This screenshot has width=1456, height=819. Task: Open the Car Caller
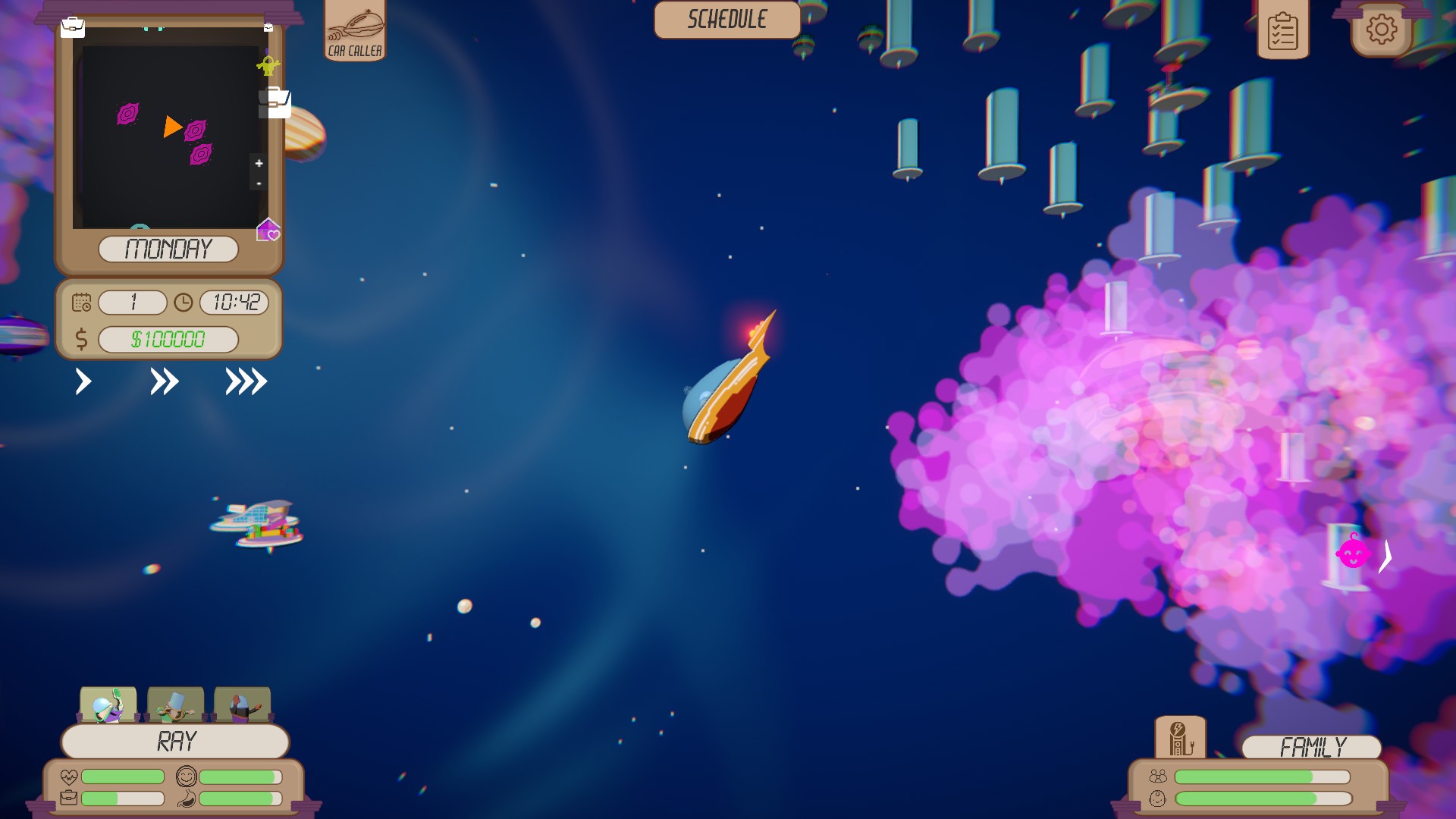click(353, 30)
